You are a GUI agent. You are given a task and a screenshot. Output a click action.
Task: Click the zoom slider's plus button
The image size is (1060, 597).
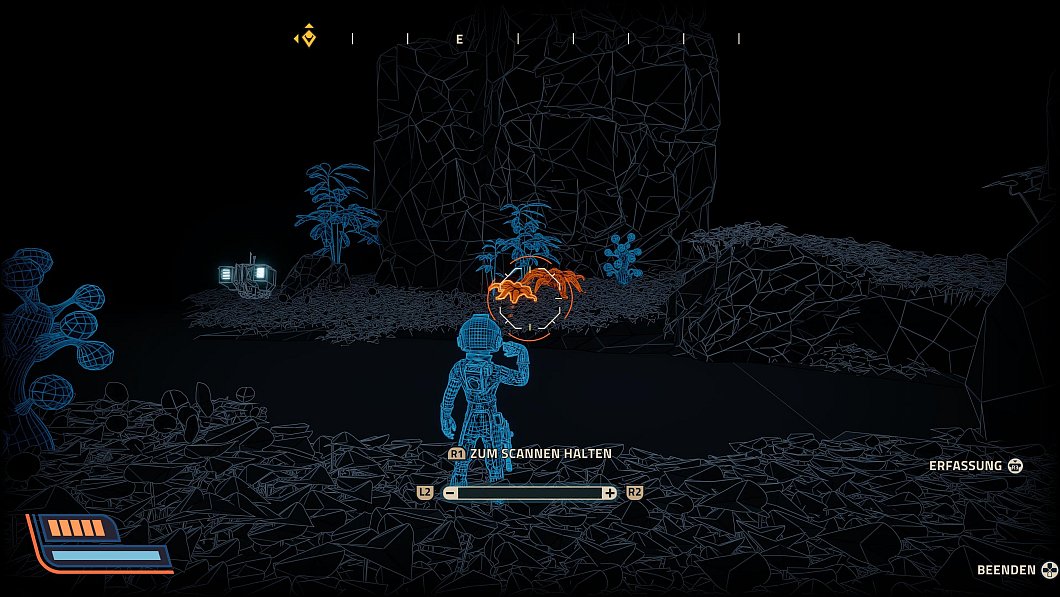609,493
